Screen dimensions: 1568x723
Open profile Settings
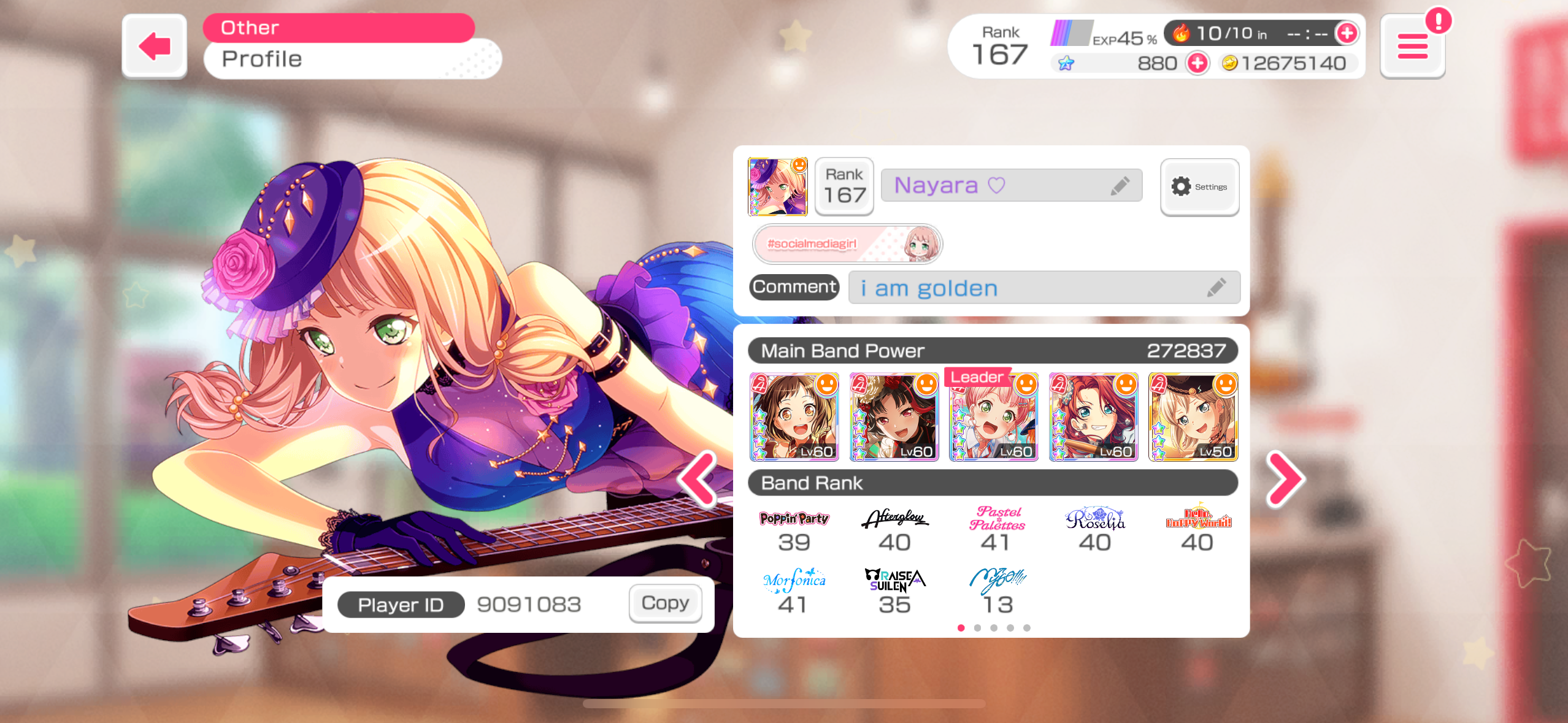(1199, 186)
